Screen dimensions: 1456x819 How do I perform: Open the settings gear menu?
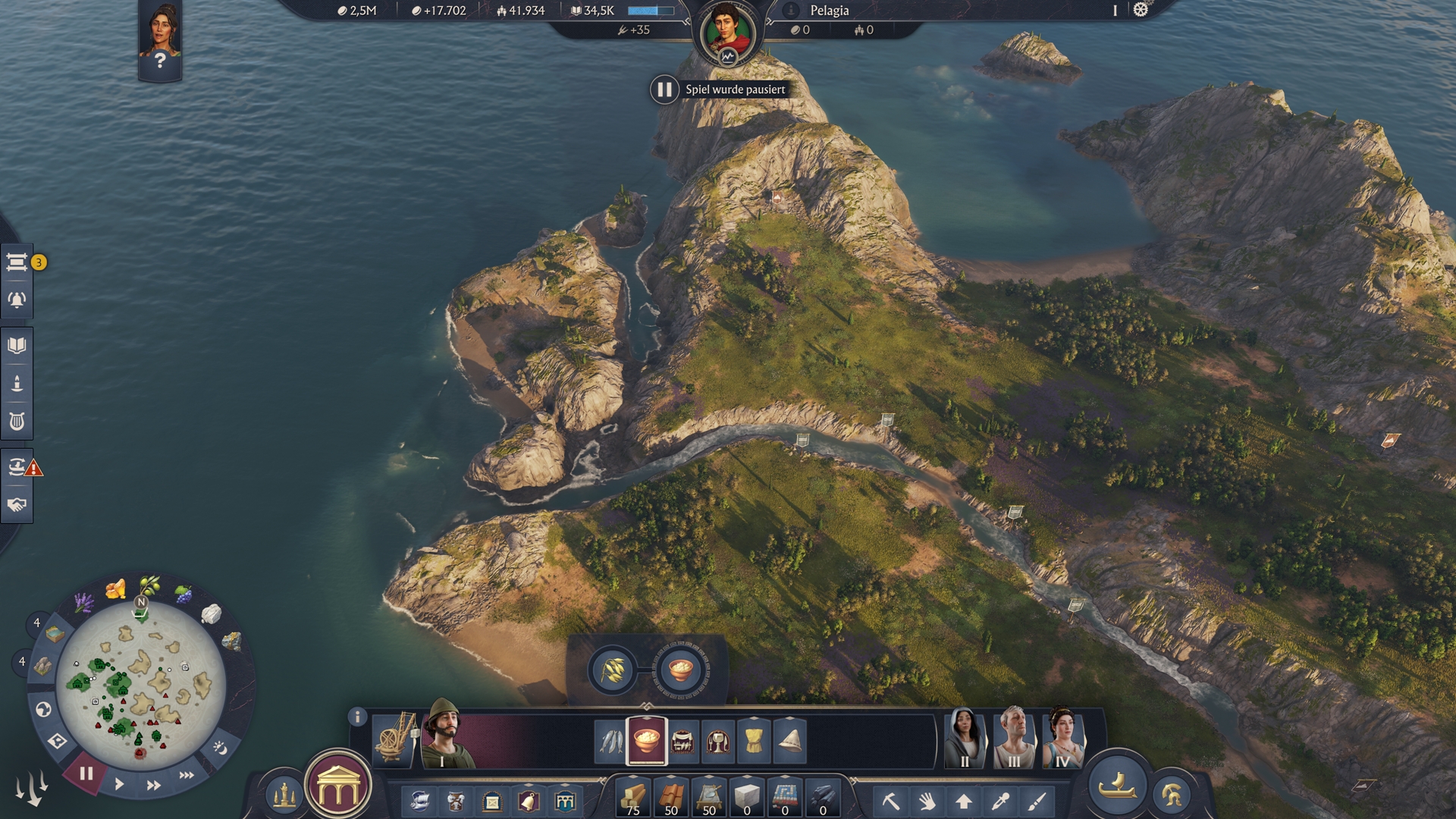pos(1141,10)
